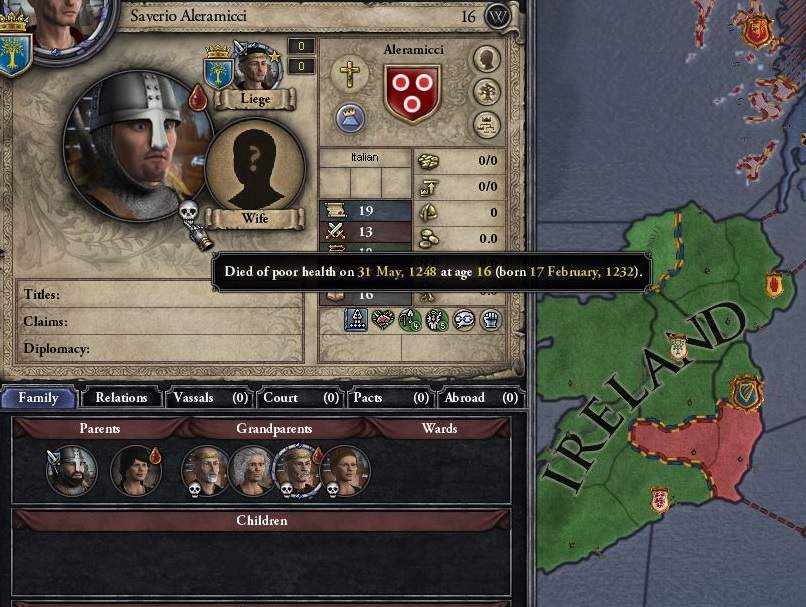Open the wiki page via the W button
Screen dimensions: 806x607
coord(498,16)
